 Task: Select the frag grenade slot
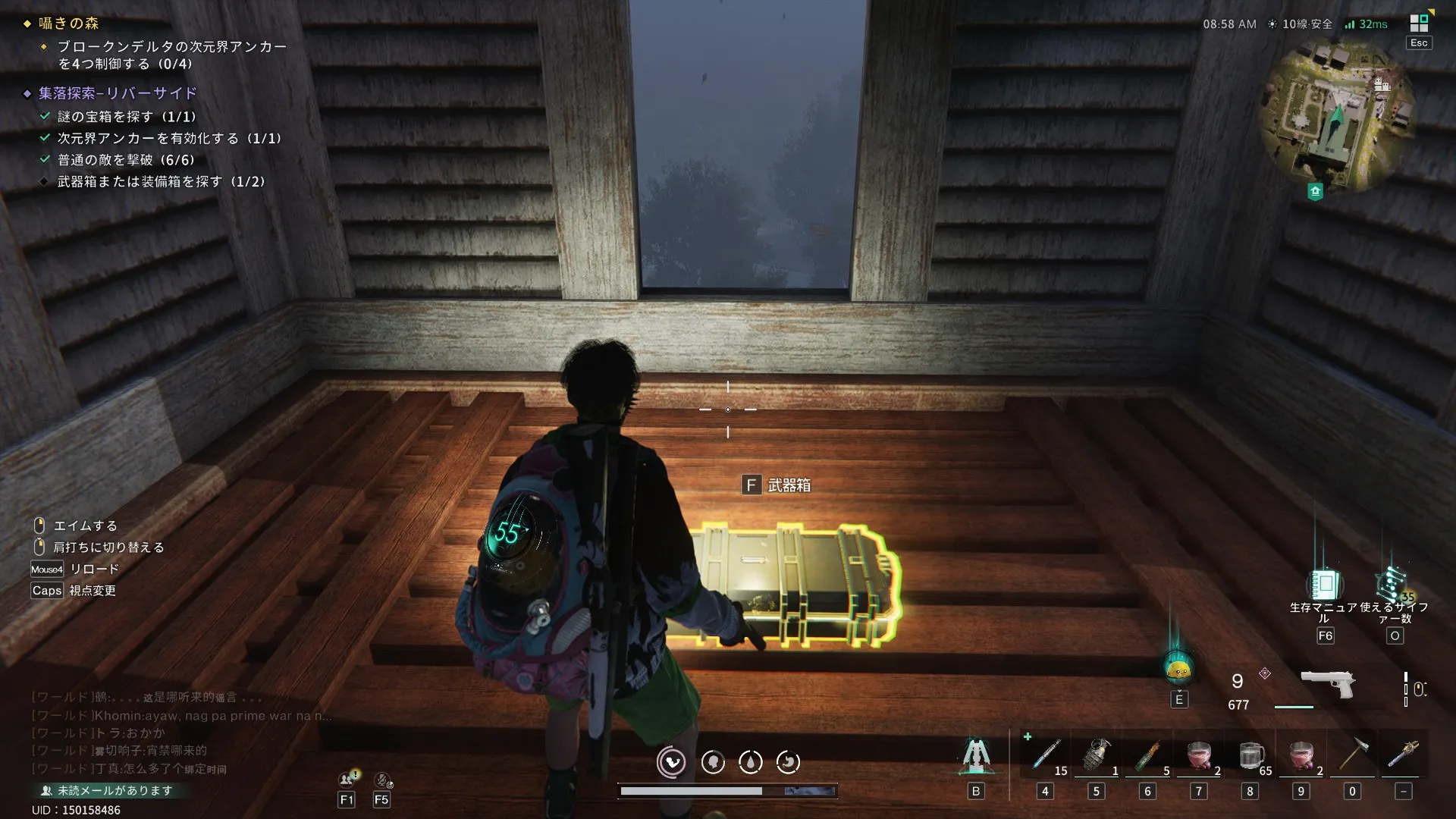pos(1097,755)
